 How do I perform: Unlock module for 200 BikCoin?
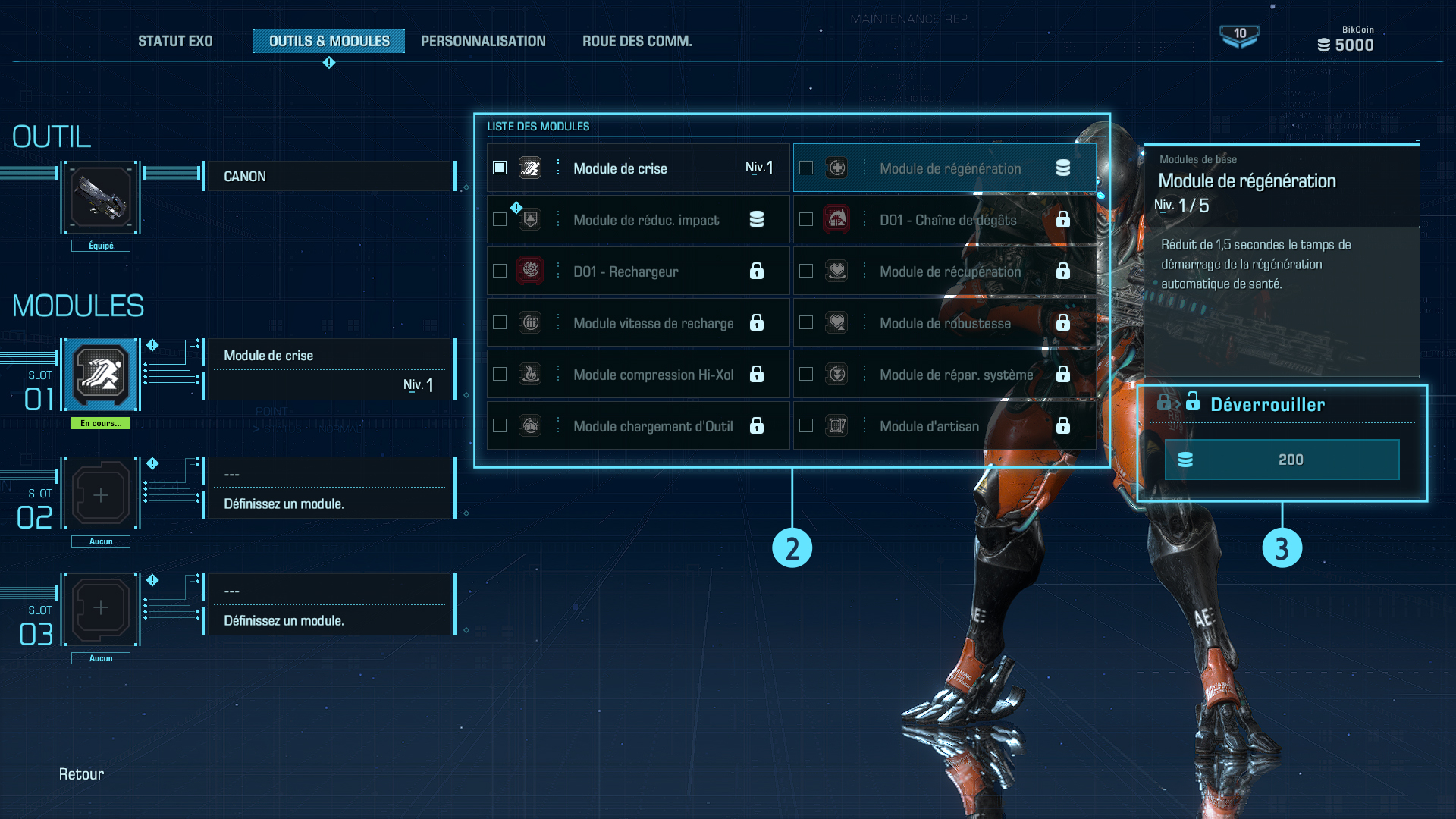pos(1282,460)
